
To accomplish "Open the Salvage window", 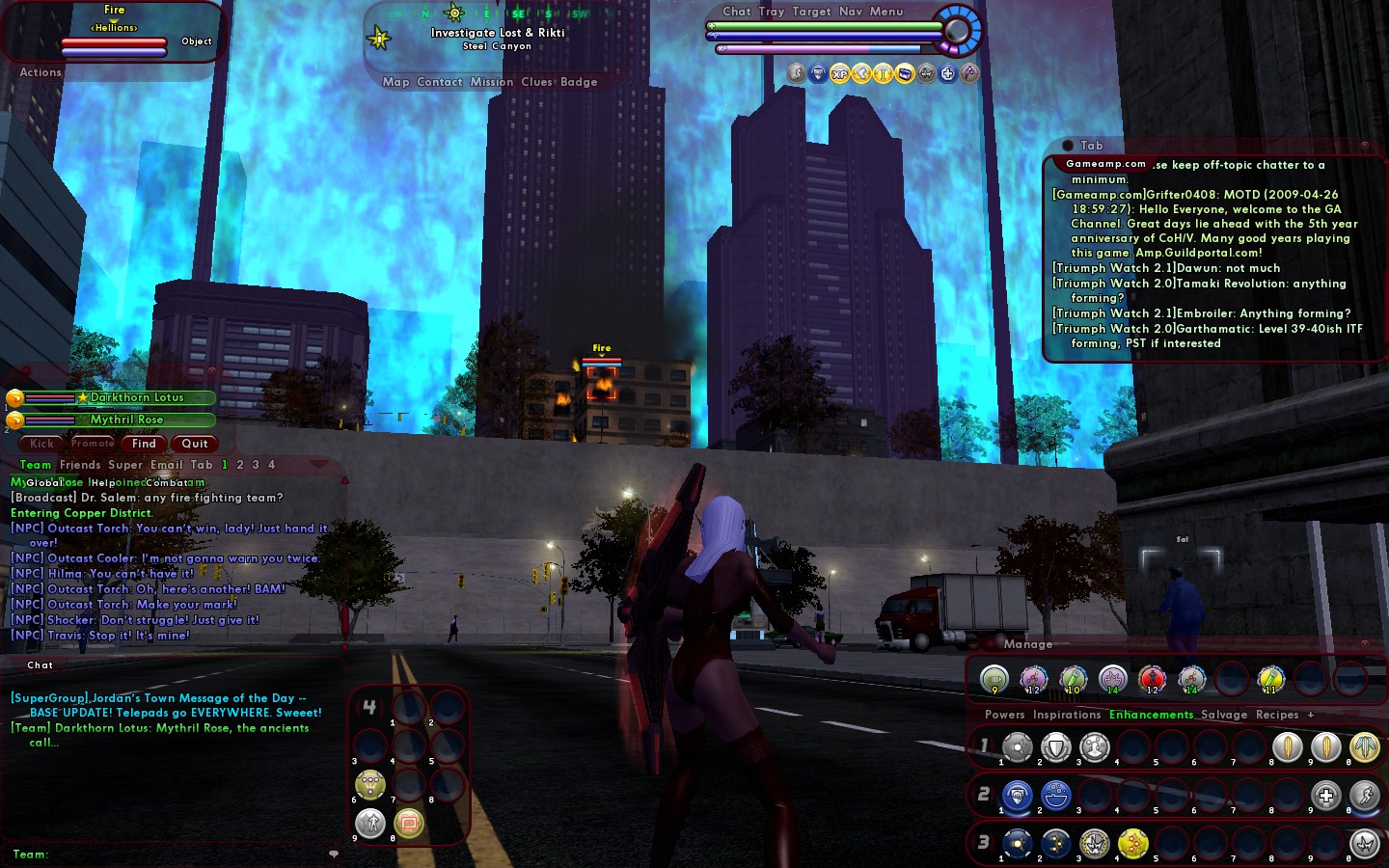I will (x=1224, y=715).
